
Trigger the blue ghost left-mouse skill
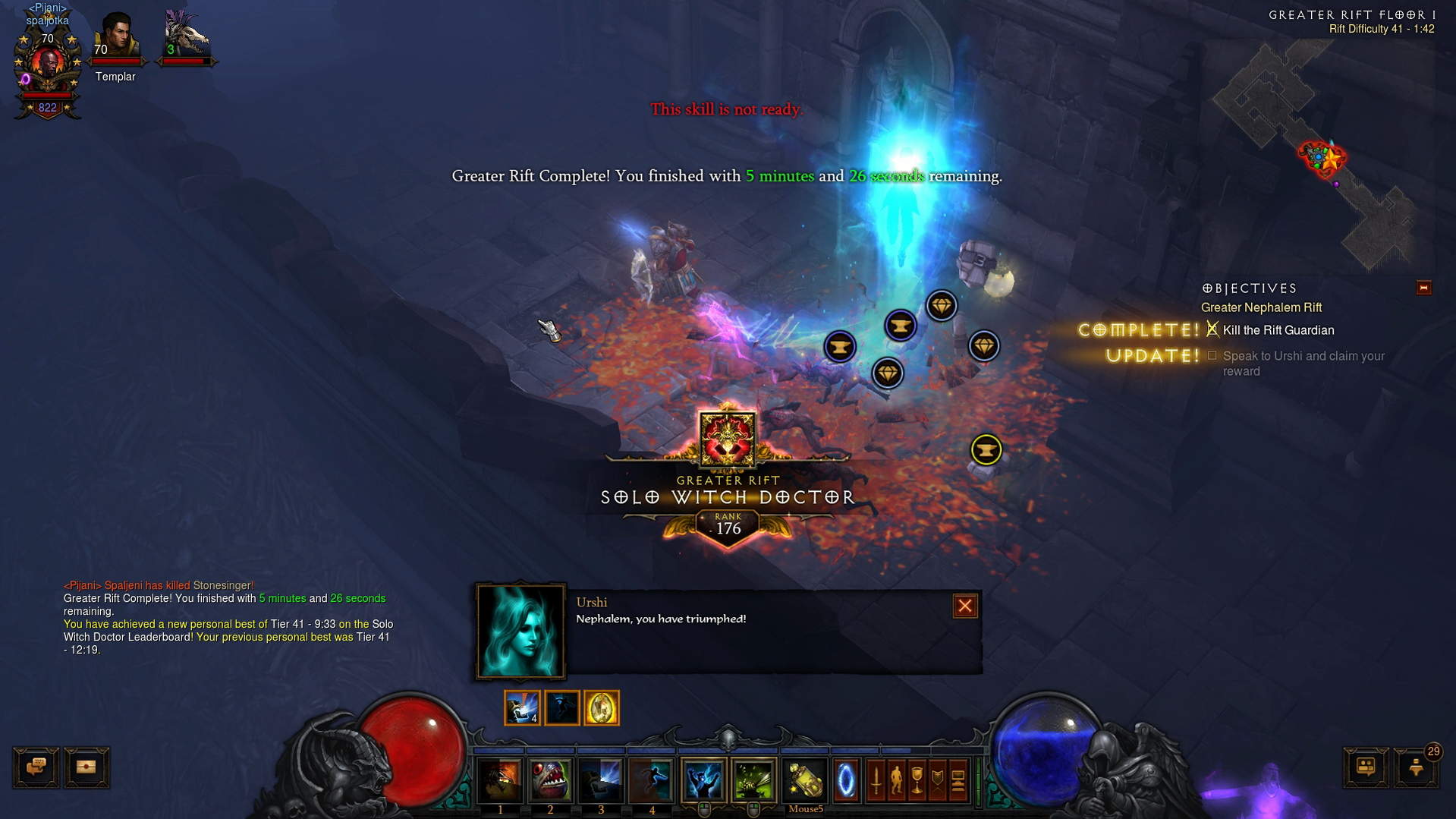point(703,780)
